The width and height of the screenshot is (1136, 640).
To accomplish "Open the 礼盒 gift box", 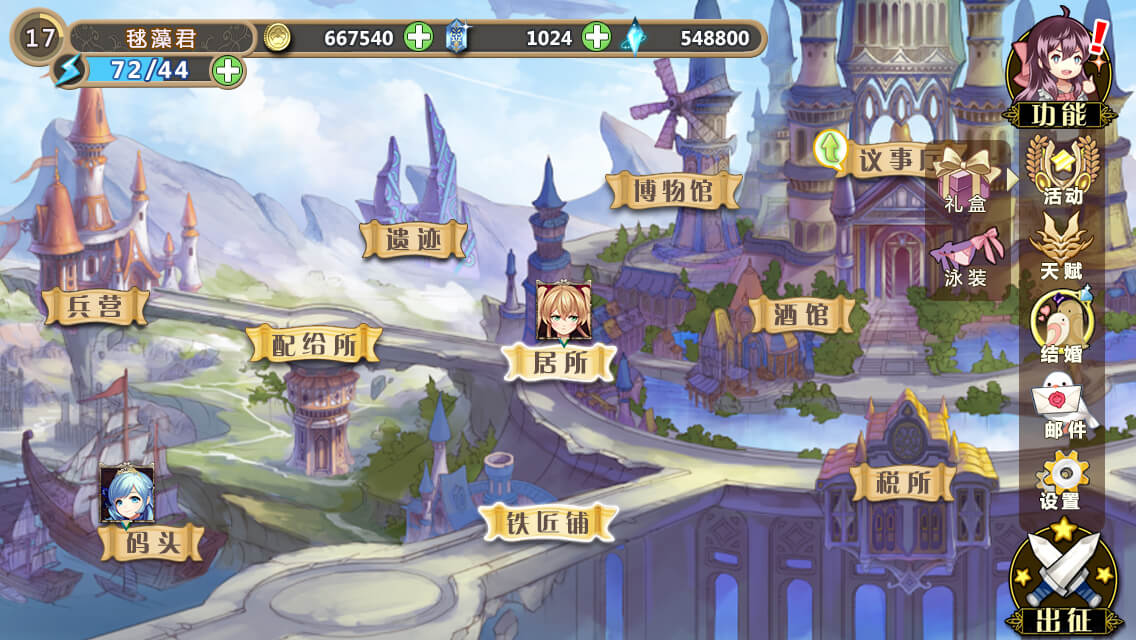I will [964, 183].
